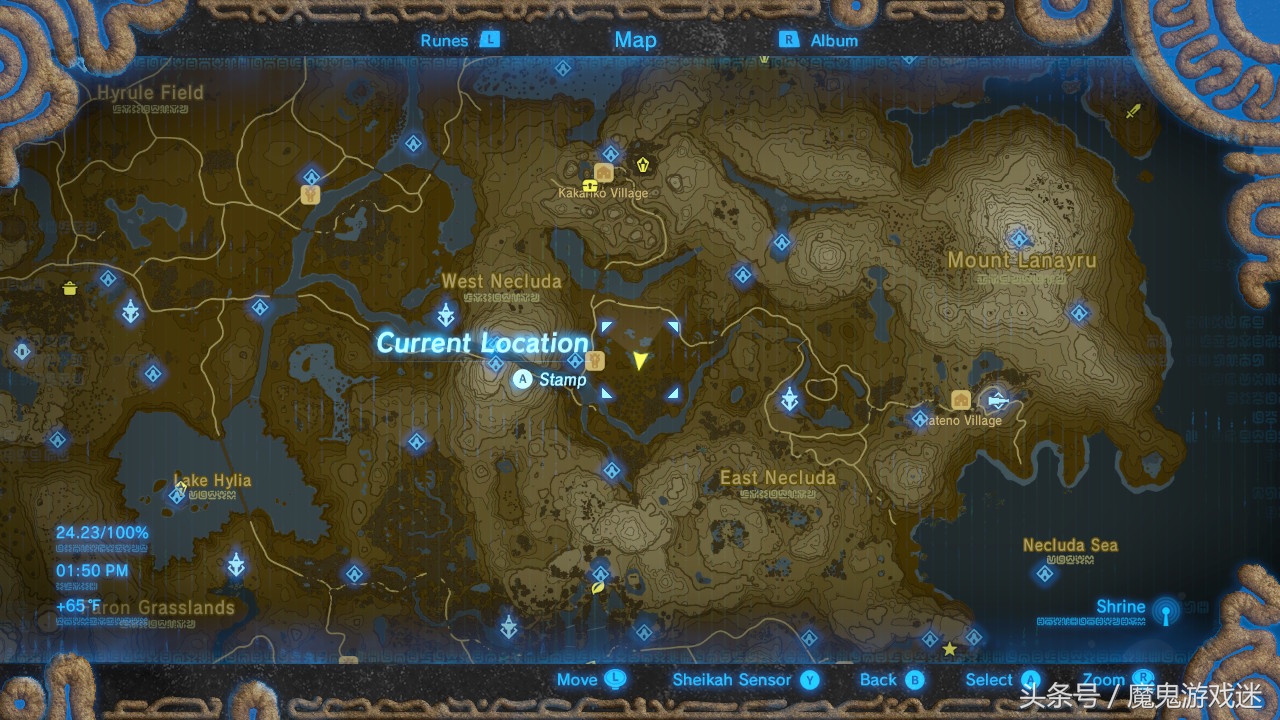
Task: Click the yellow treasure chest stamp
Action: tap(591, 186)
